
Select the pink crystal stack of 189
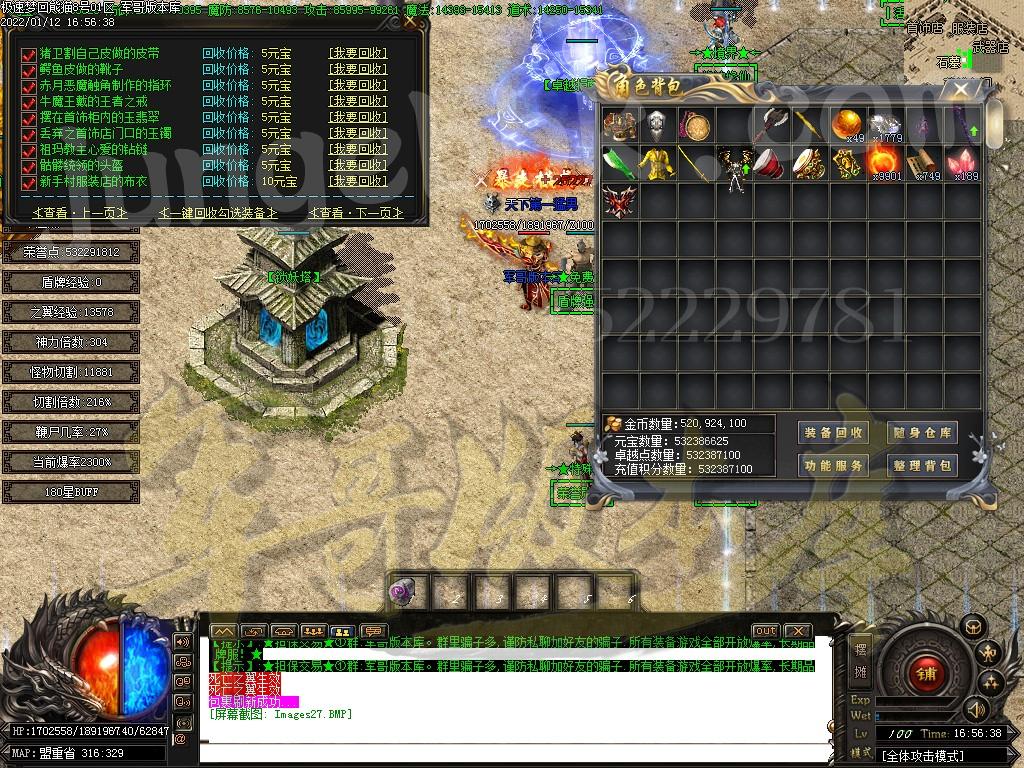[x=961, y=162]
